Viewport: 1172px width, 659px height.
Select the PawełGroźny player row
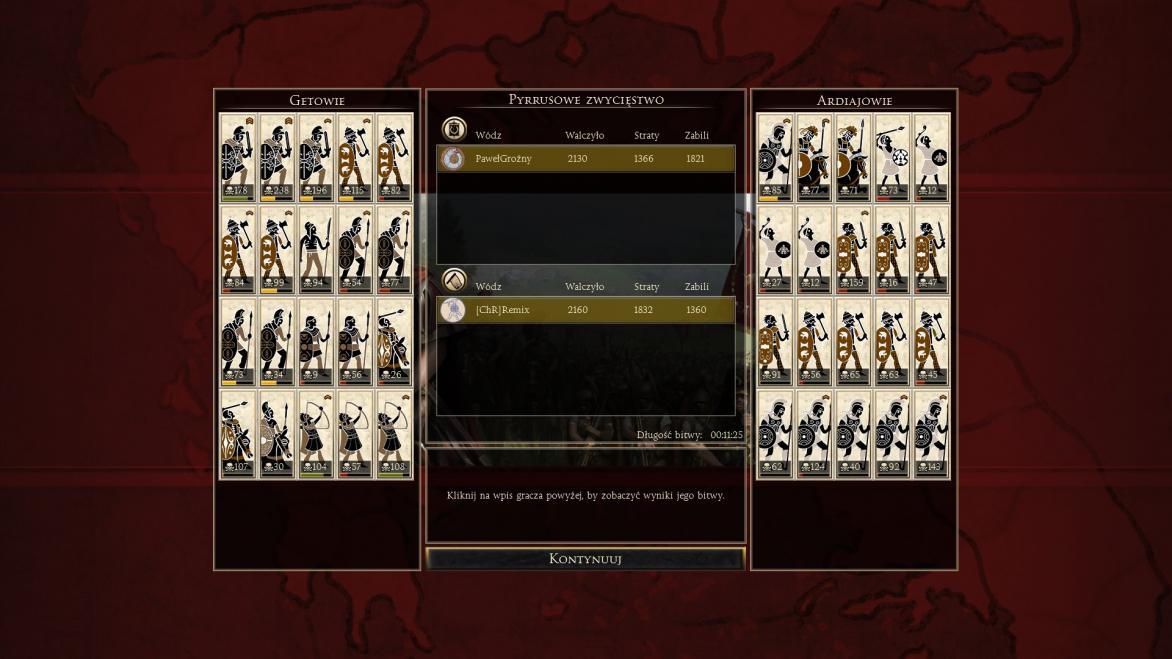point(586,158)
